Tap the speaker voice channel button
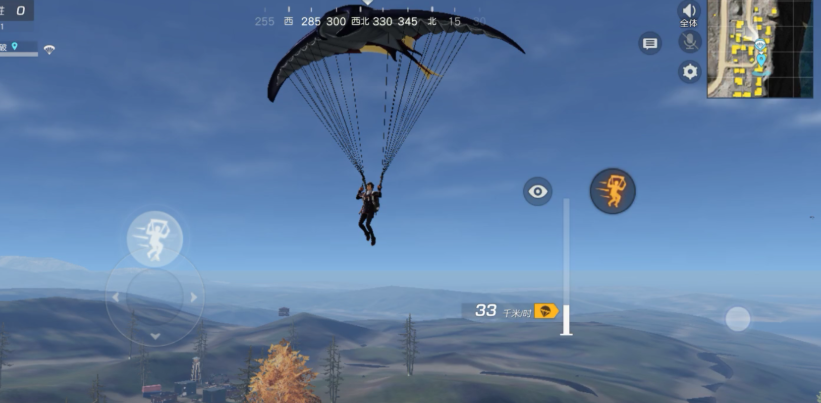Viewport: 821px width, 403px height. (689, 14)
